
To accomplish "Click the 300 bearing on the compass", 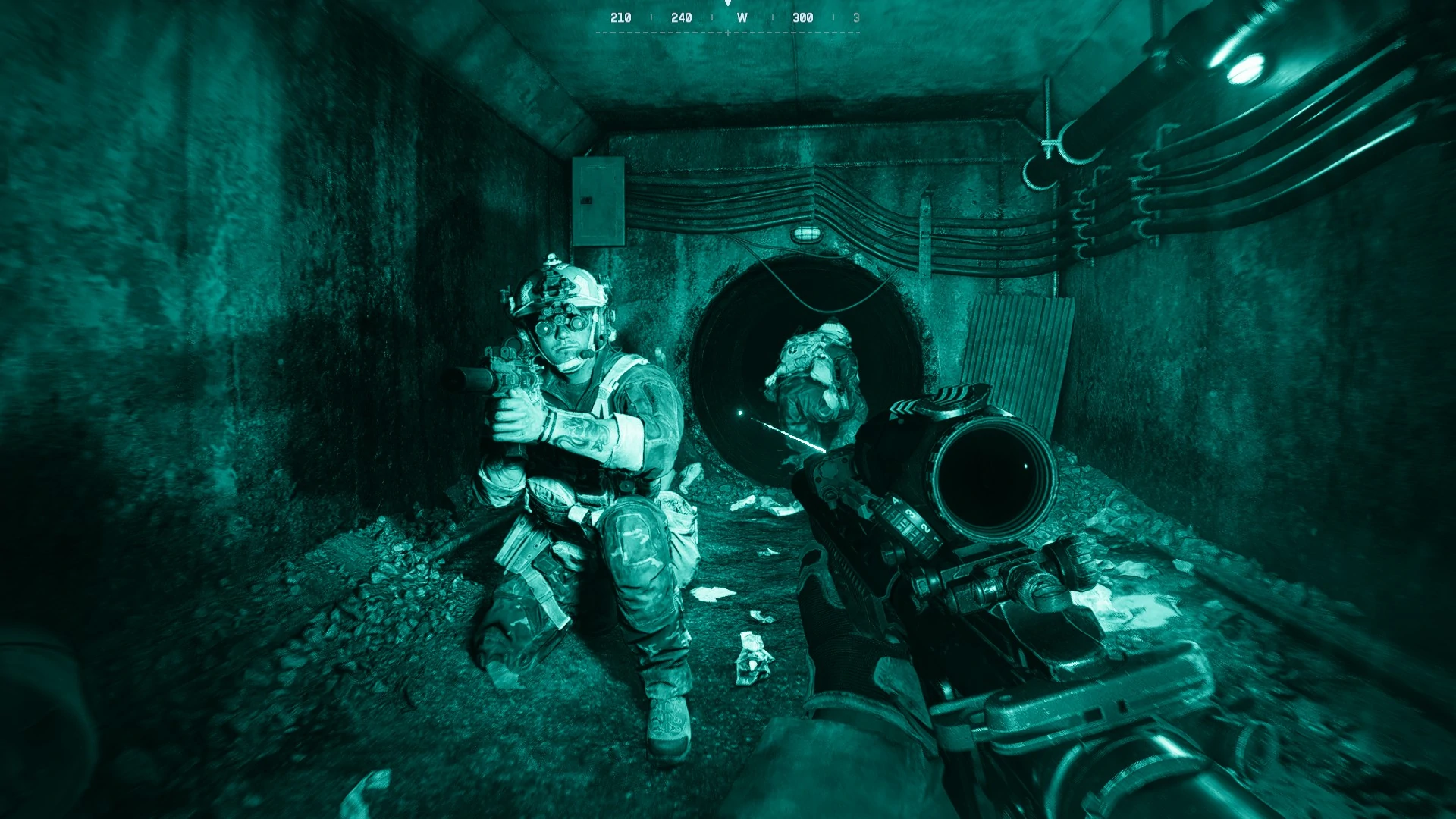I will (802, 16).
